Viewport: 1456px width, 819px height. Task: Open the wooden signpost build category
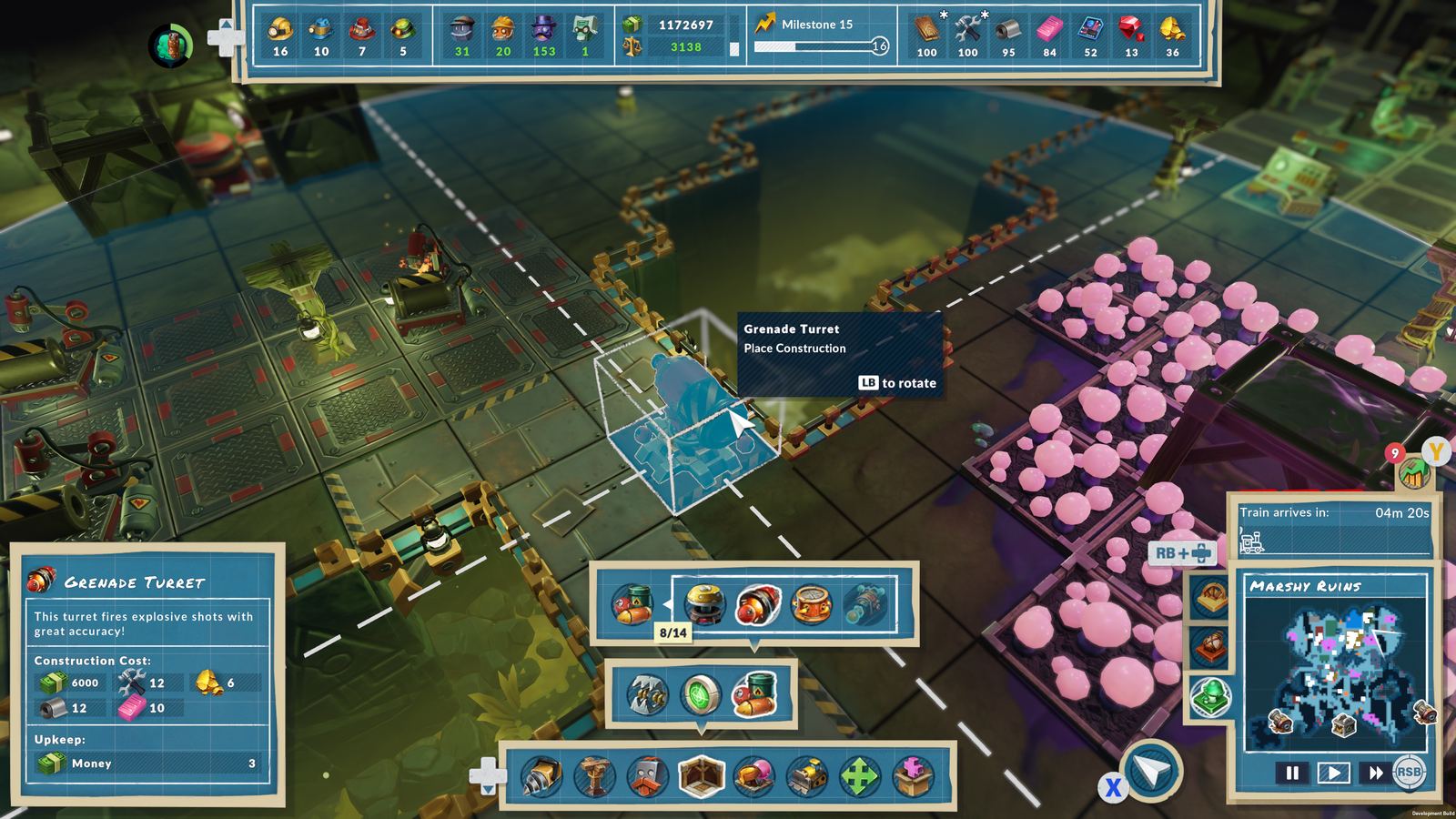pyautogui.click(x=595, y=777)
